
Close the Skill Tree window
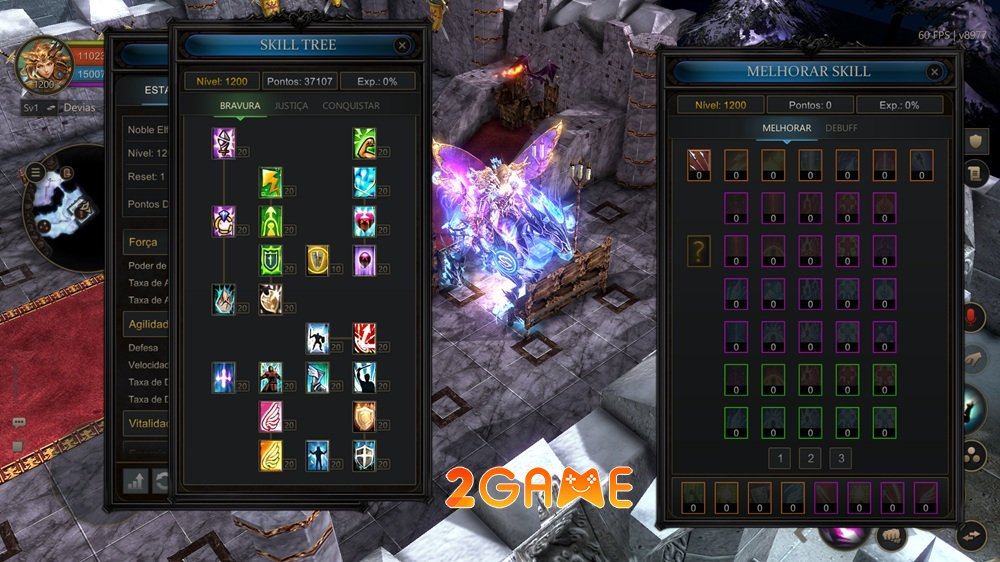(x=402, y=45)
